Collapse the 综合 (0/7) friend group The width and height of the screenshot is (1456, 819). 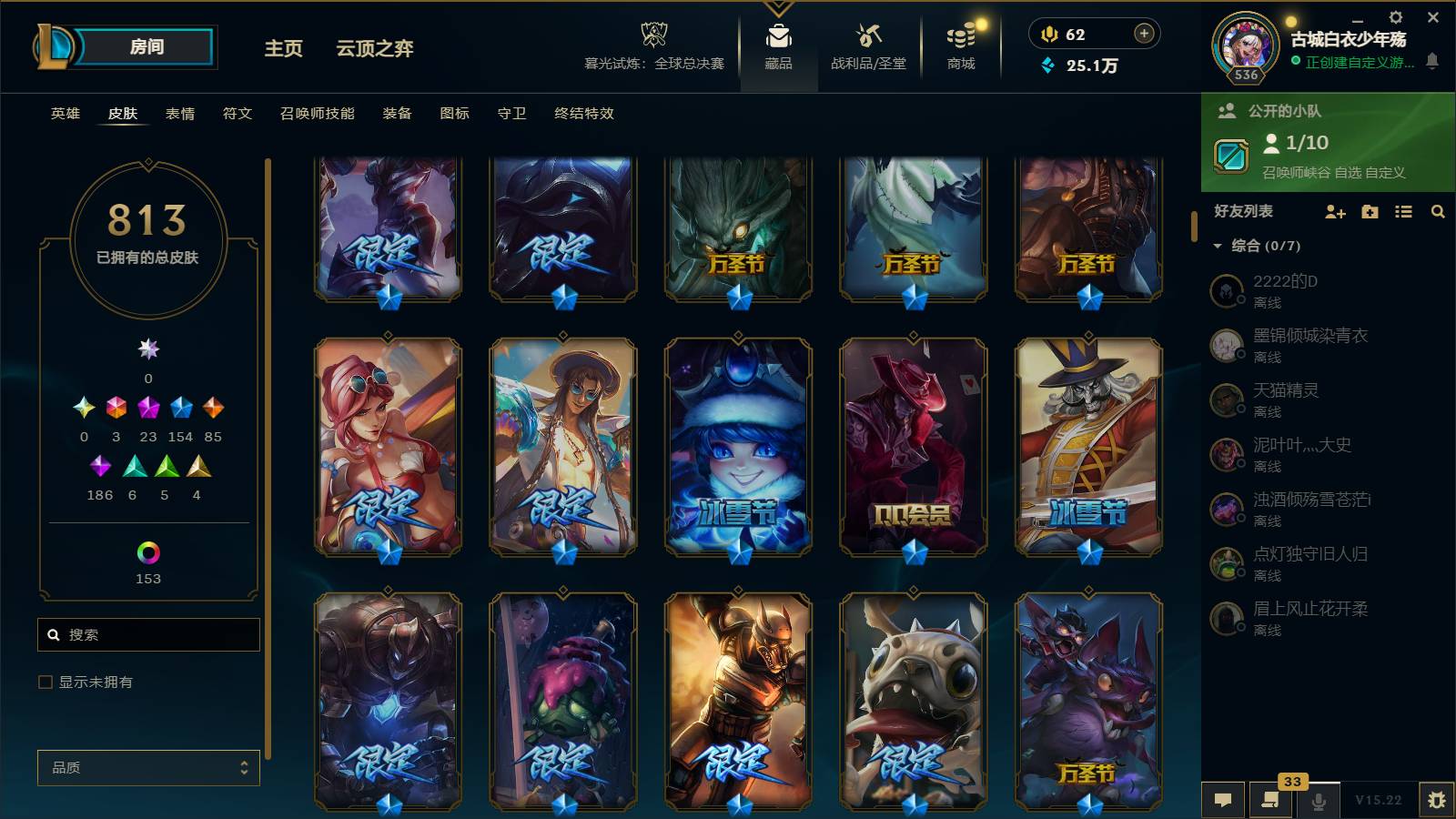tap(1219, 245)
